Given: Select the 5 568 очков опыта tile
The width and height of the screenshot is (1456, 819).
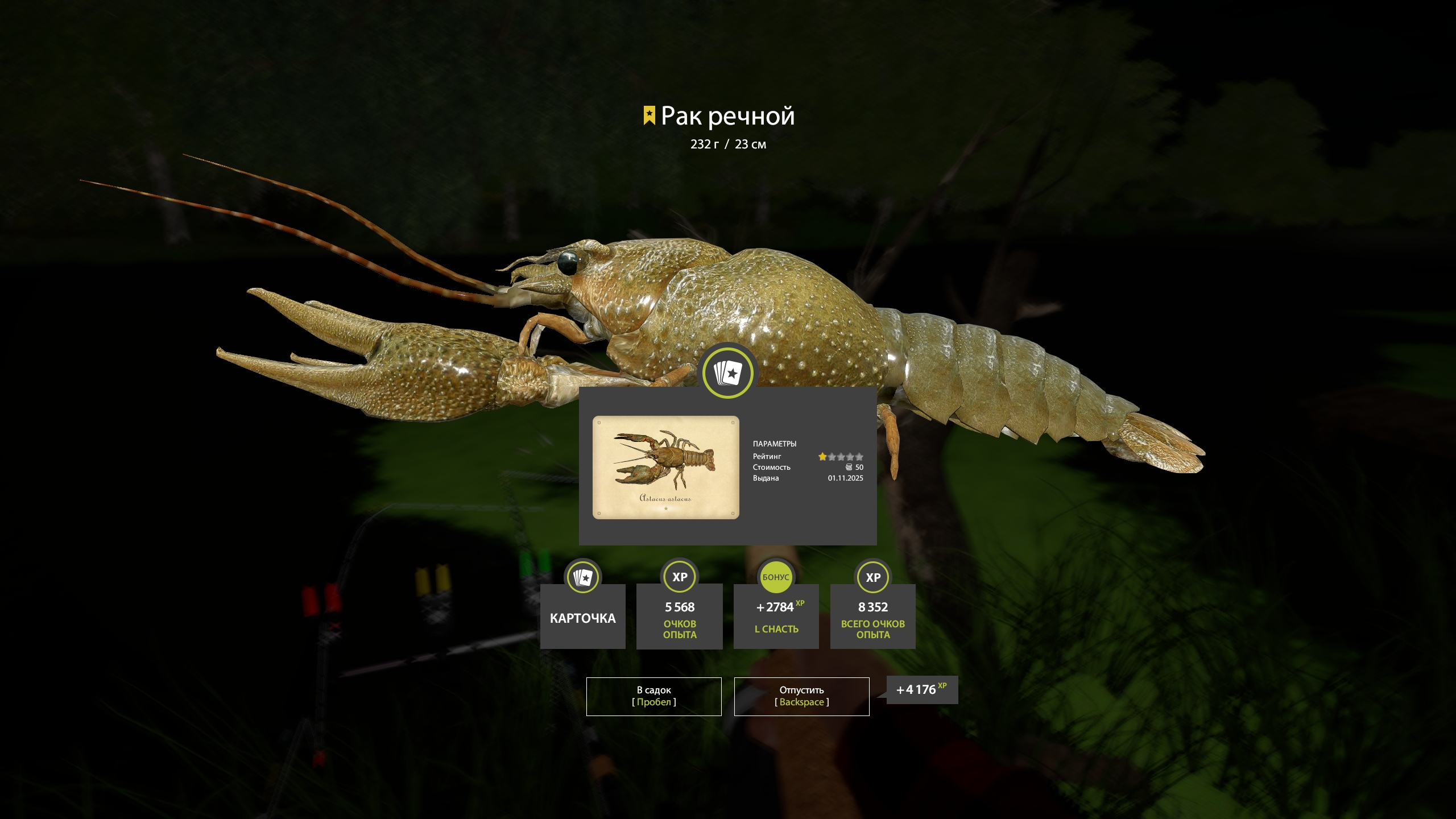Looking at the screenshot, I should click(680, 616).
